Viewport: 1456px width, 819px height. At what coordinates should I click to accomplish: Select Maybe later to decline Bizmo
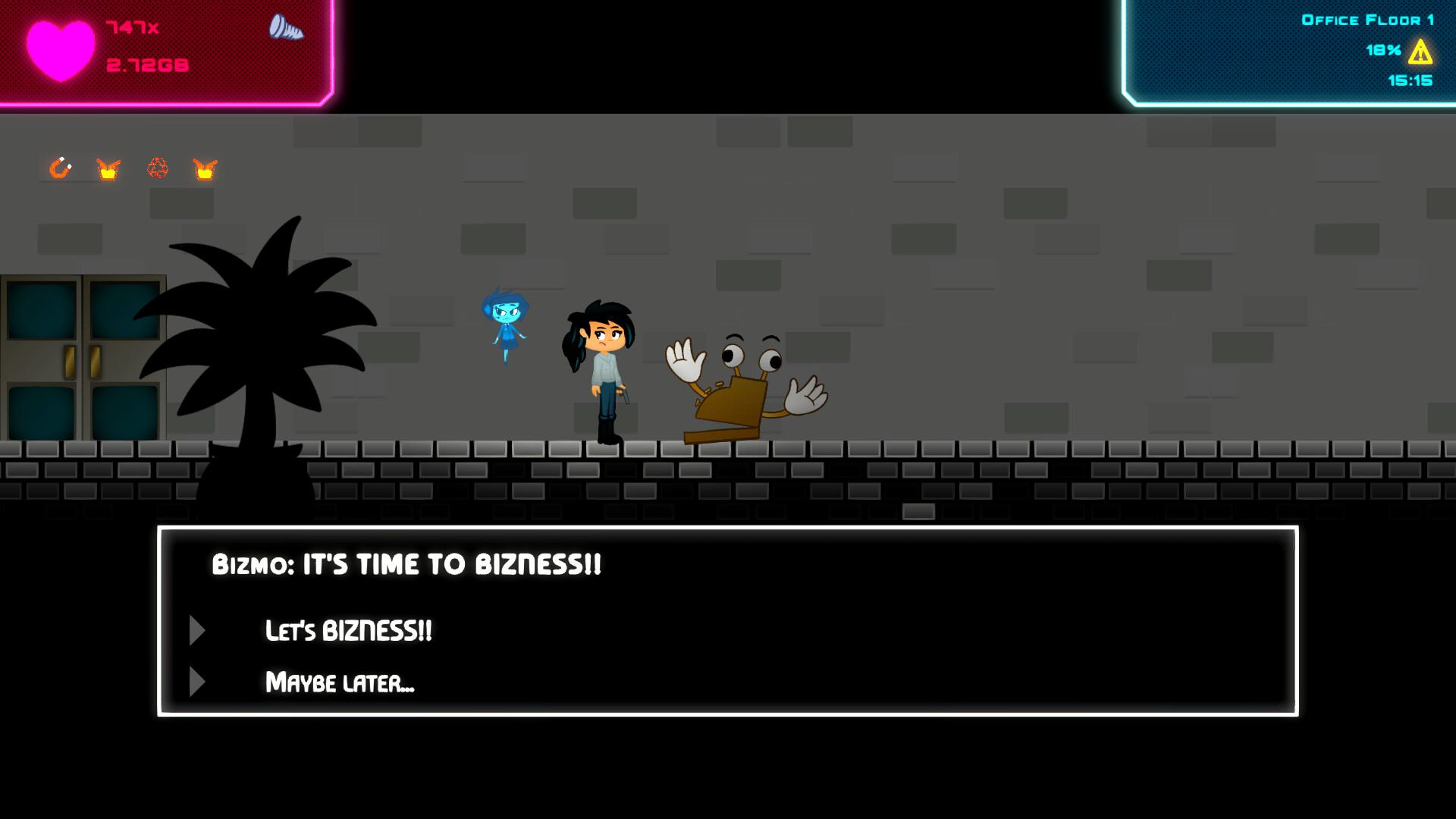[x=340, y=682]
